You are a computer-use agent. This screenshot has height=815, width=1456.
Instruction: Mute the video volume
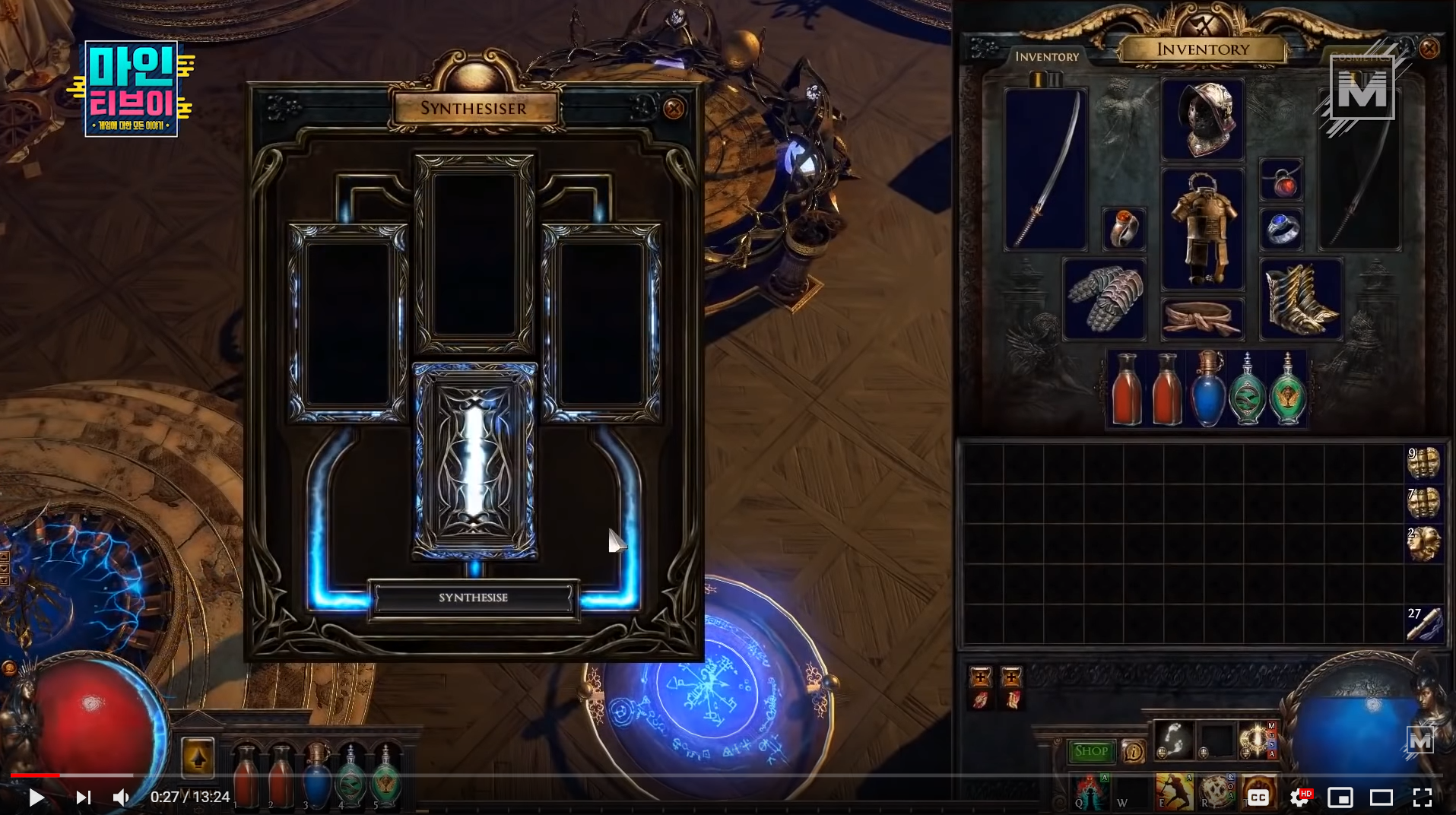122,797
